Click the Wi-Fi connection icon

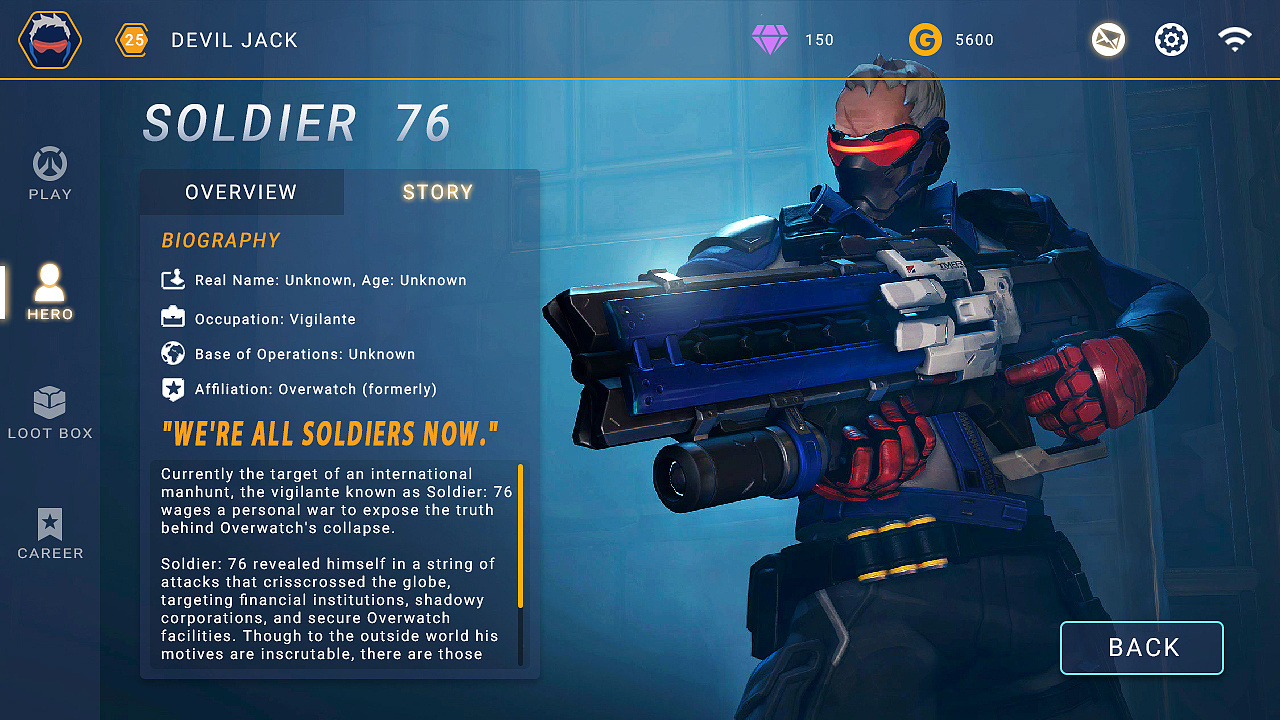(1235, 40)
